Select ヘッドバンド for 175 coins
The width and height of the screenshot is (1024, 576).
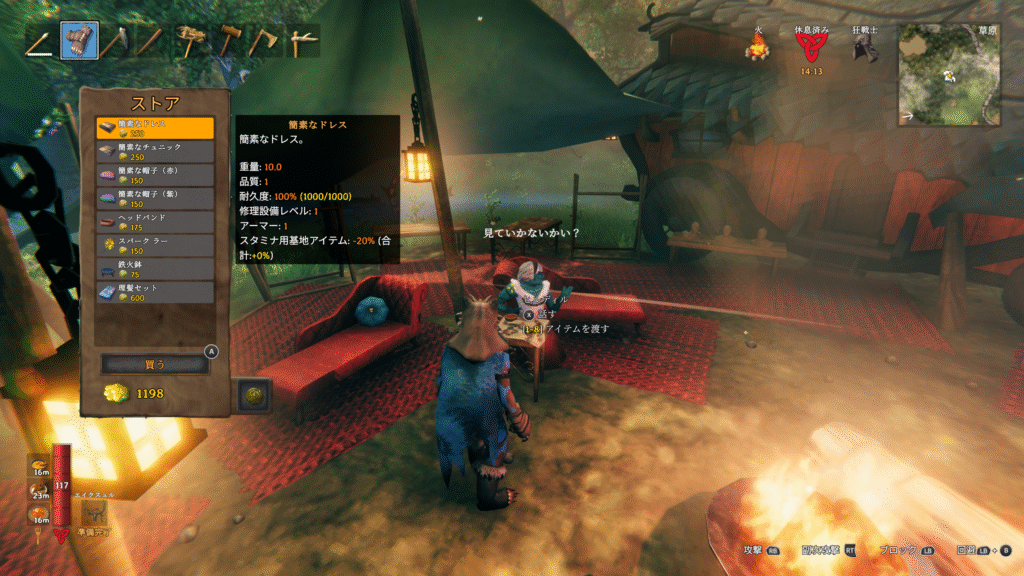click(x=155, y=222)
